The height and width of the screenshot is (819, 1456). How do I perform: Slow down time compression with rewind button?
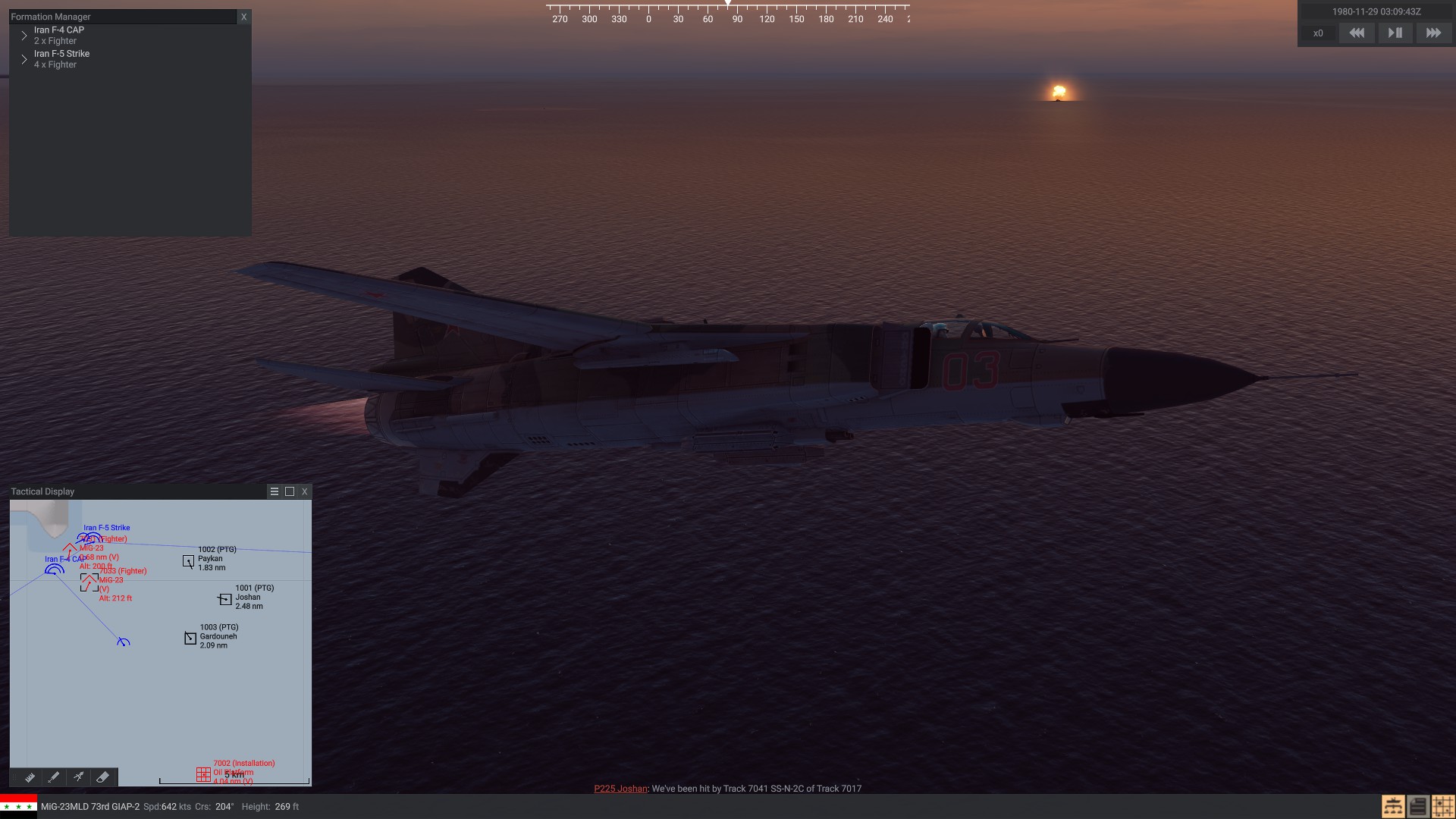tap(1357, 33)
